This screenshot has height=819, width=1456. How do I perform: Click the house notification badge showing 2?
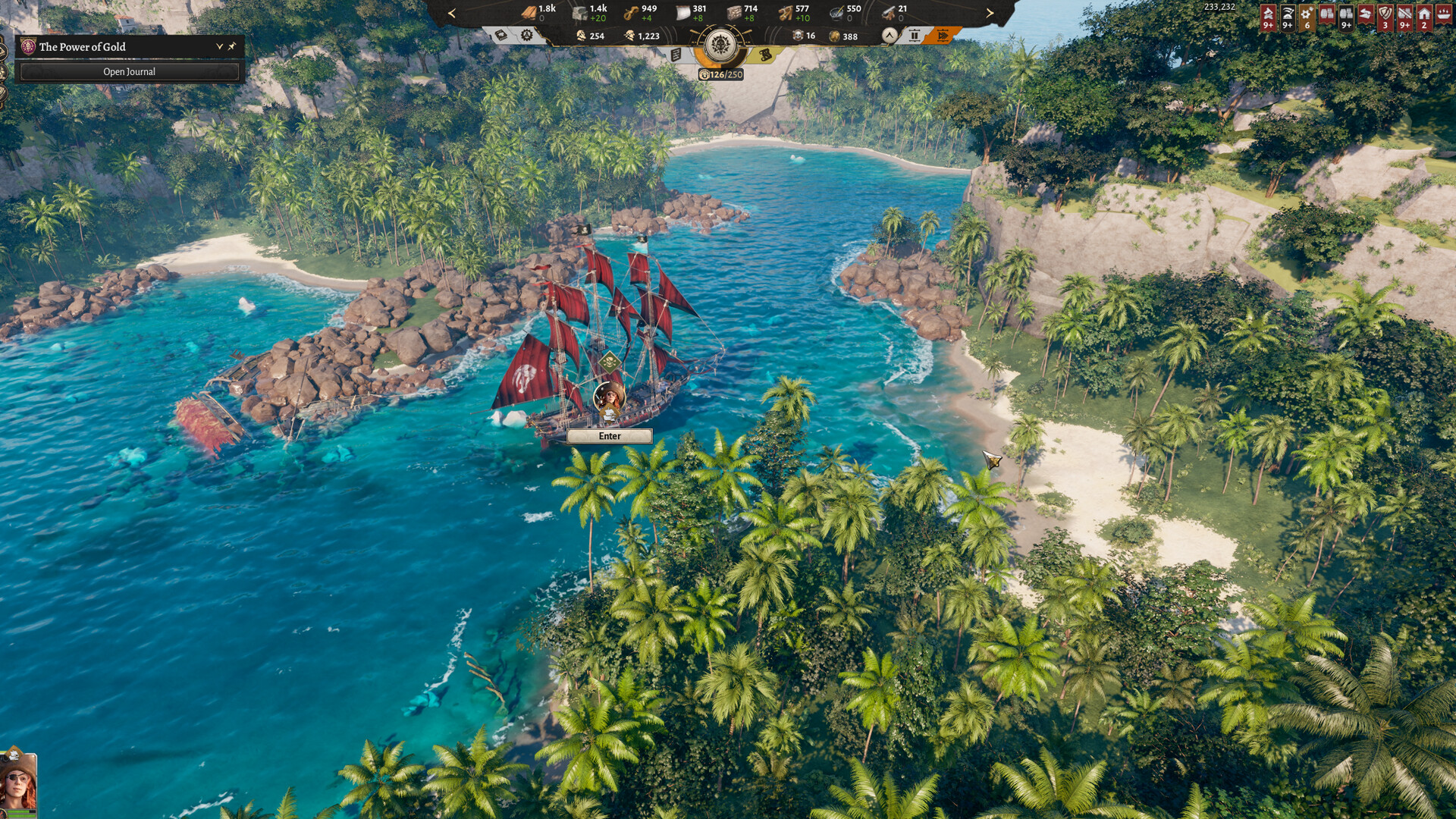[x=1423, y=18]
